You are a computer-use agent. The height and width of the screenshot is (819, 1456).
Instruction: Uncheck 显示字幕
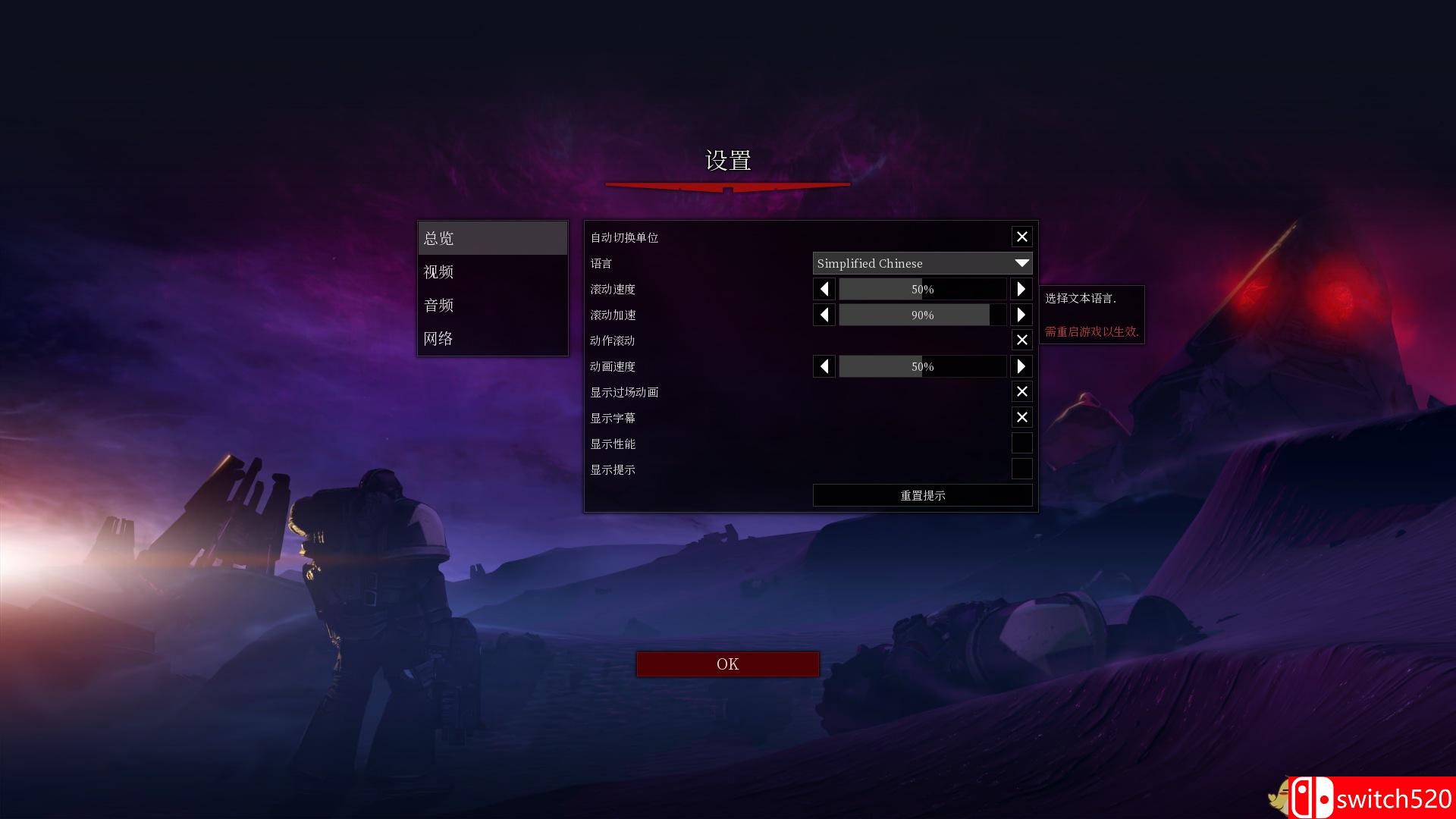click(x=1021, y=417)
